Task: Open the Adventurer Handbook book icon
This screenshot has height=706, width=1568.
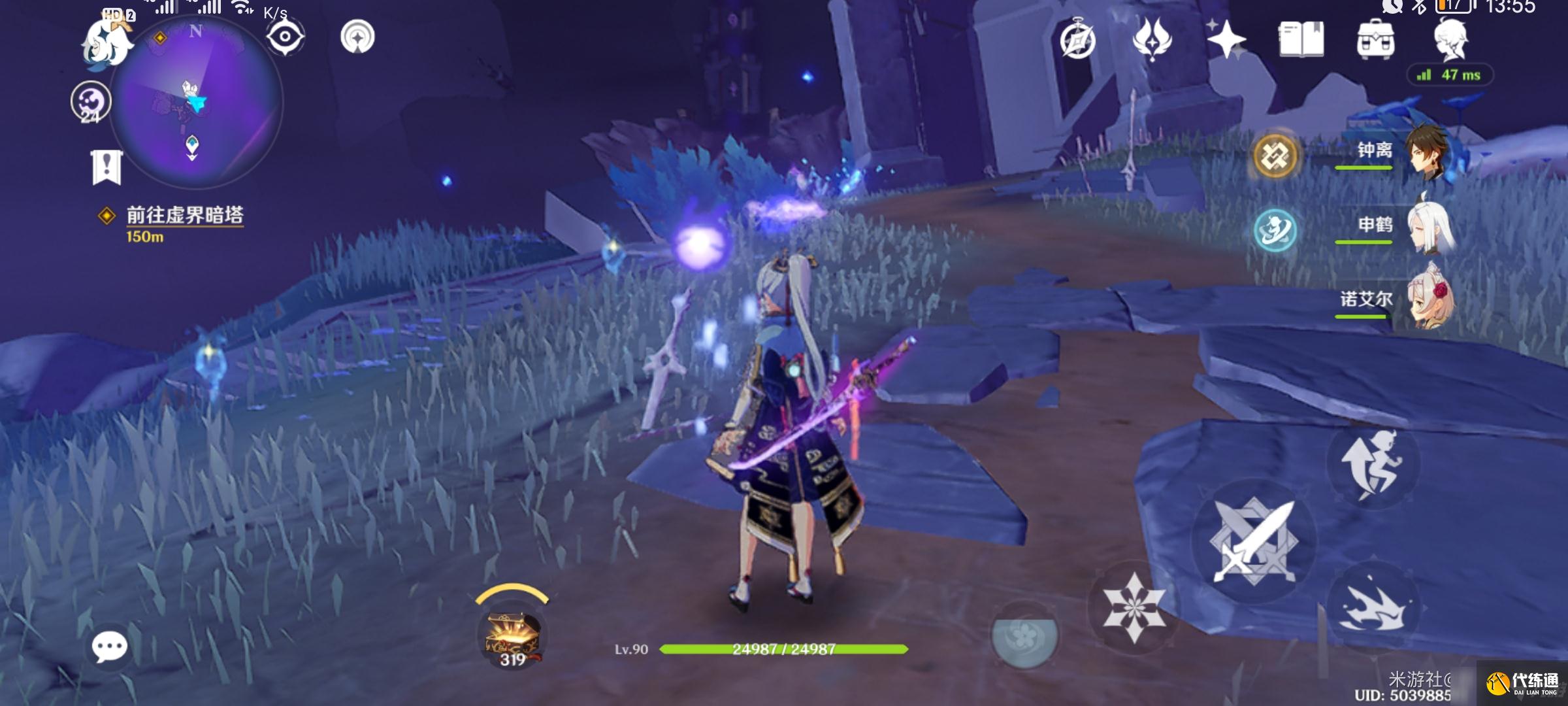Action: tap(1301, 39)
